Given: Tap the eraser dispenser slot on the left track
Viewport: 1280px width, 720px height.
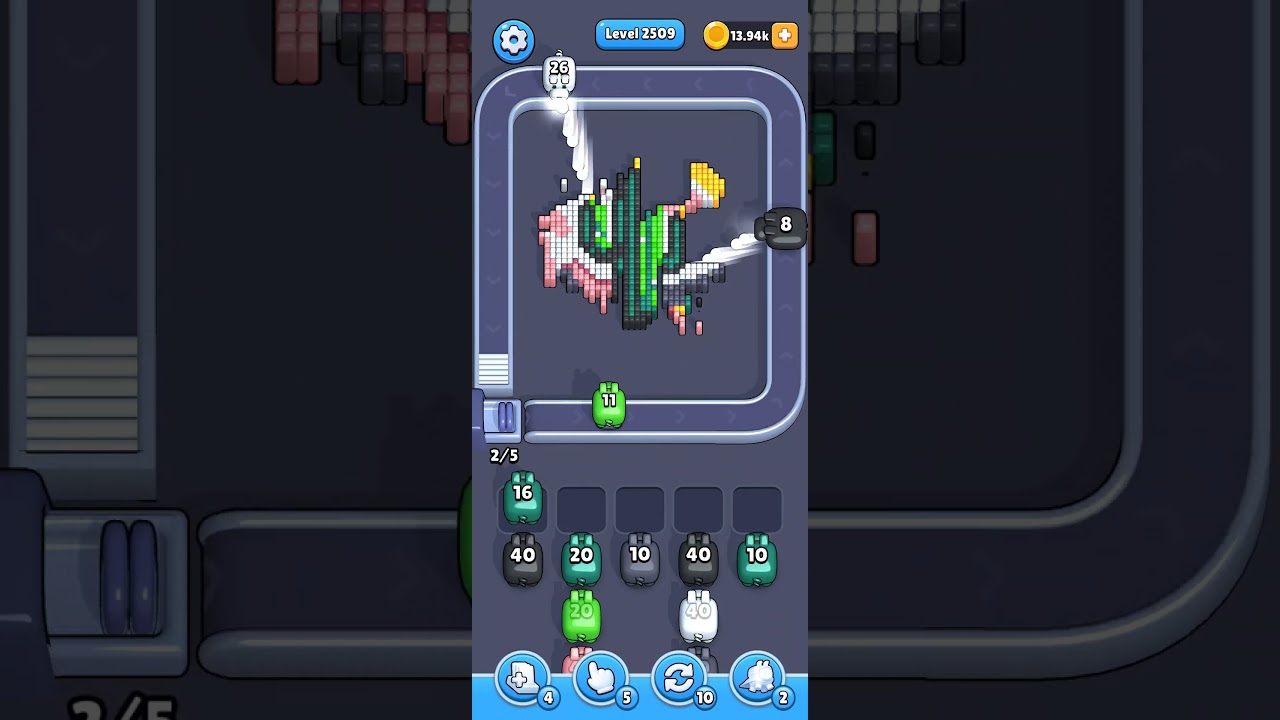Looking at the screenshot, I should (504, 420).
